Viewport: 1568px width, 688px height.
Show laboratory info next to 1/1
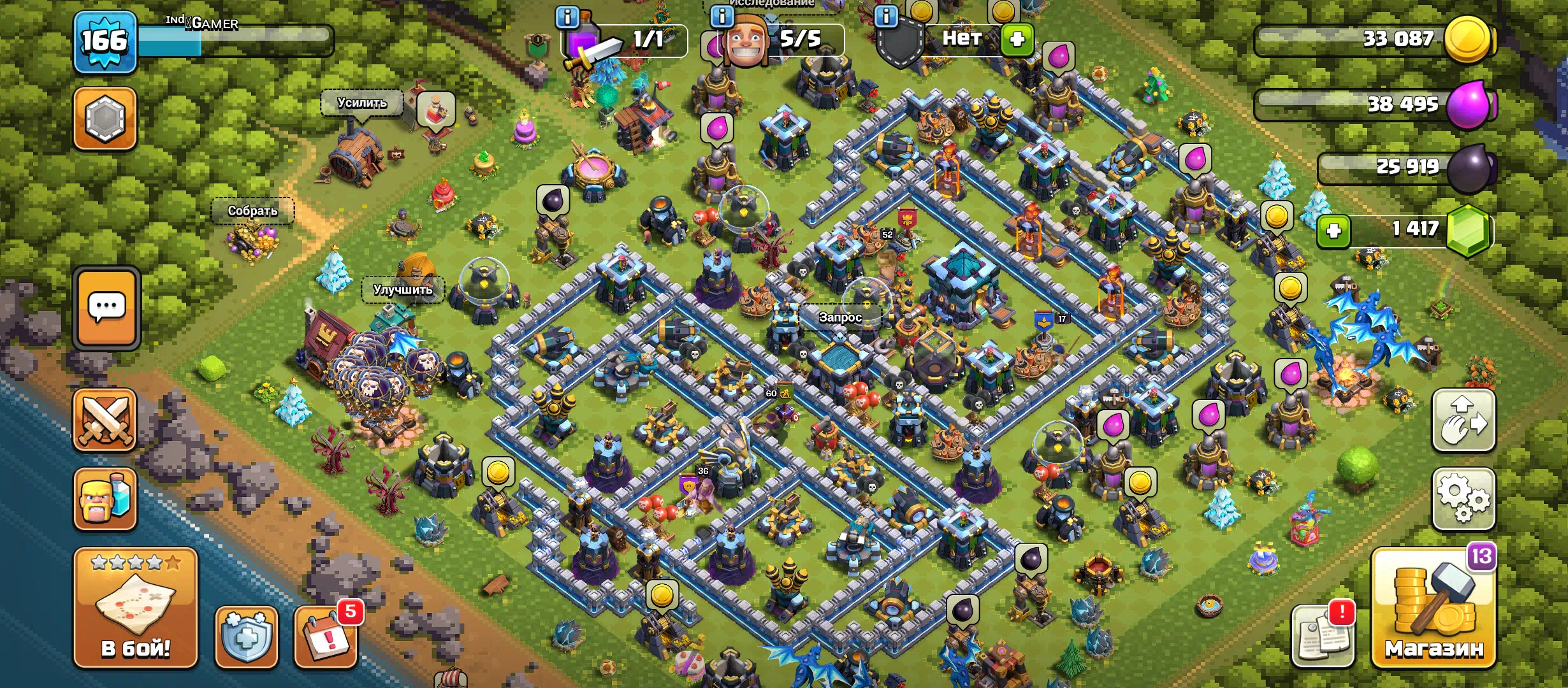coord(567,17)
